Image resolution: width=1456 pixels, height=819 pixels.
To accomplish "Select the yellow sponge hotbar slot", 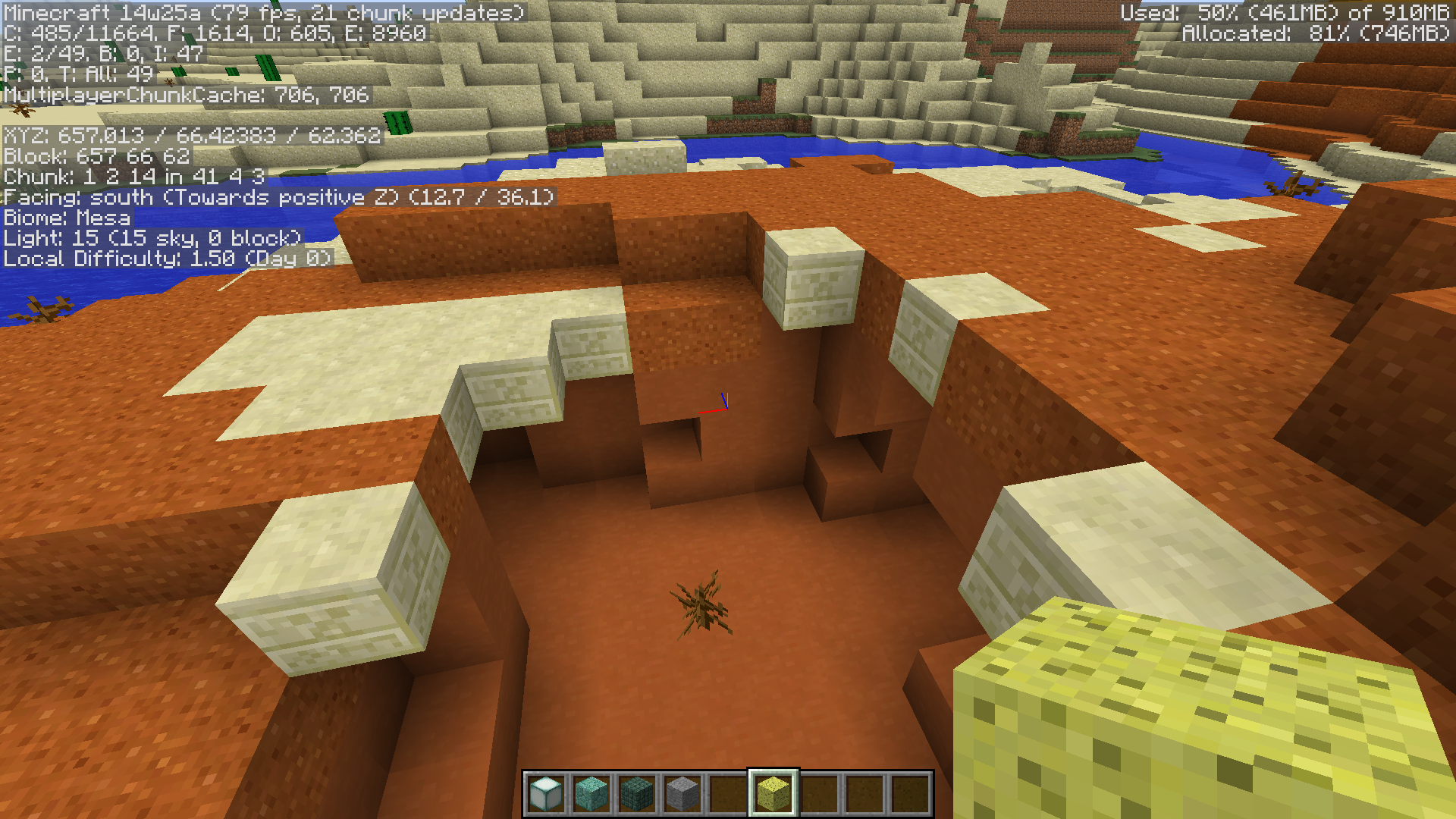I will click(773, 793).
